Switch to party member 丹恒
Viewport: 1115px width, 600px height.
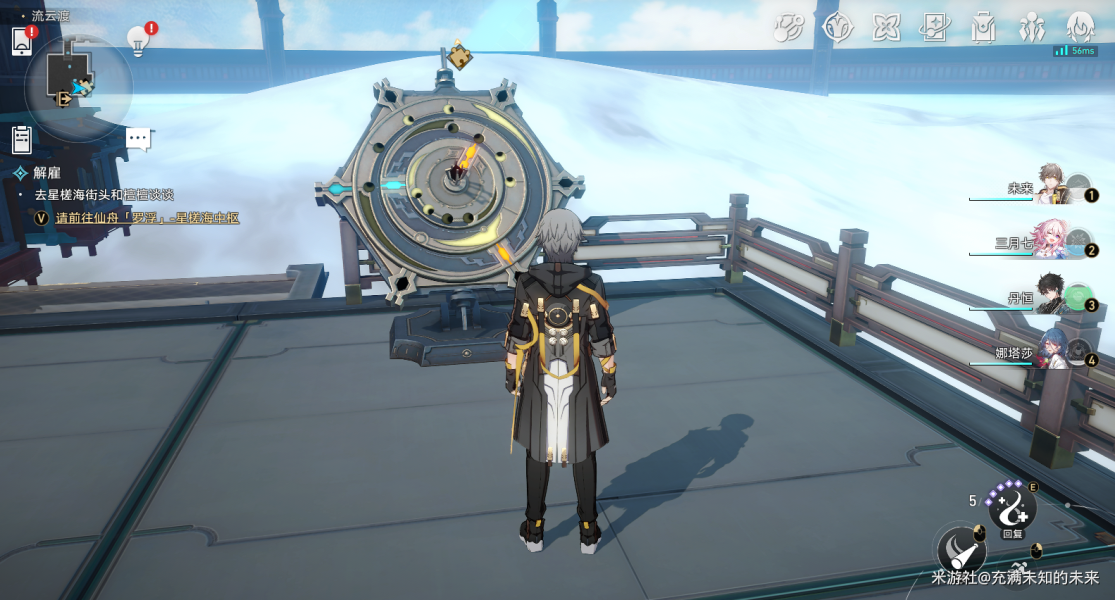coord(1050,296)
